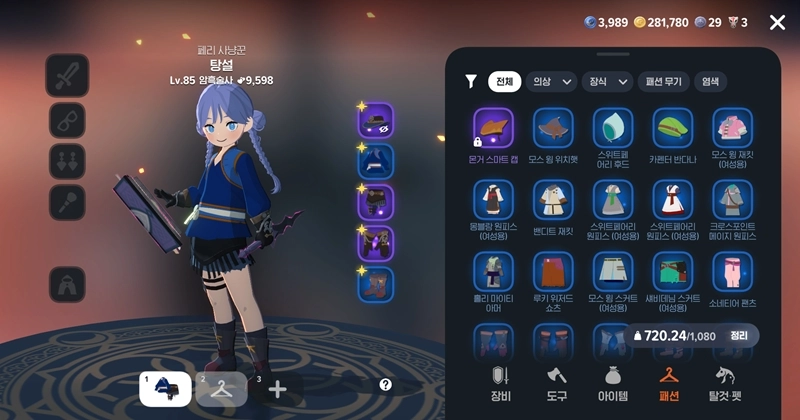This screenshot has height=420, width=800.
Task: Add a new outfit preset with plus
Action: click(278, 389)
